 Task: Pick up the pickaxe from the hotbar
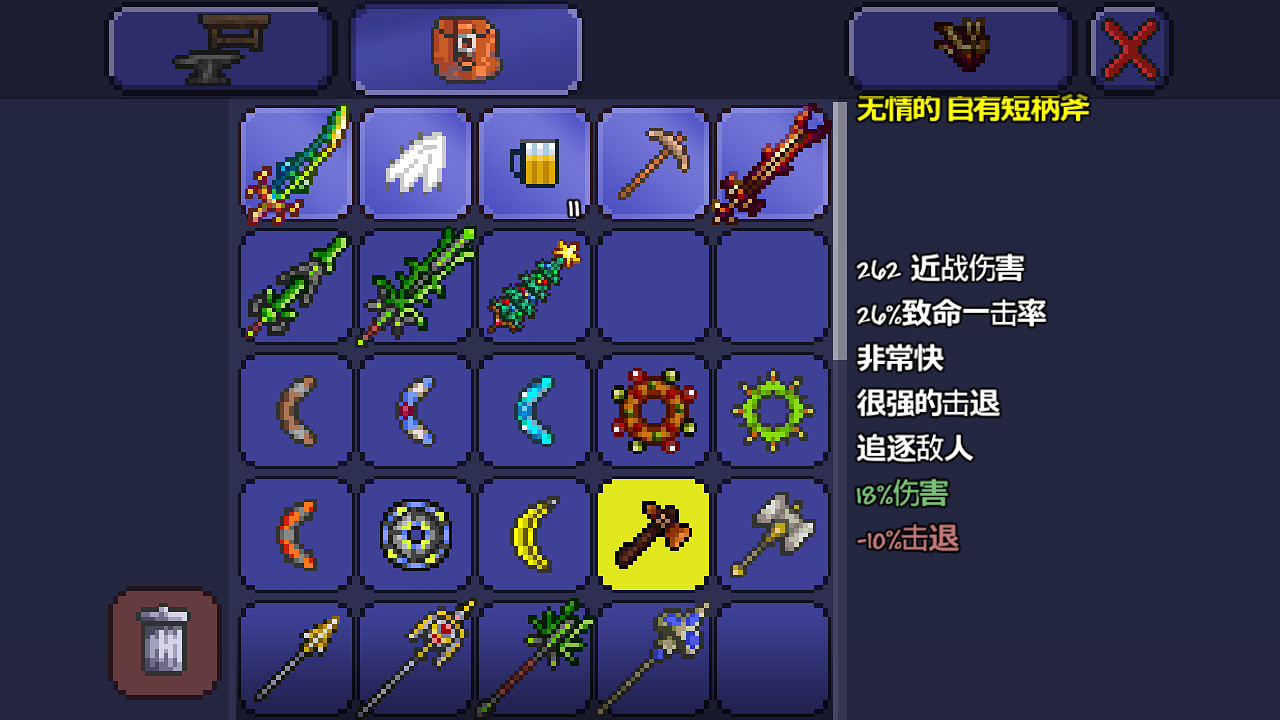pyautogui.click(x=653, y=163)
